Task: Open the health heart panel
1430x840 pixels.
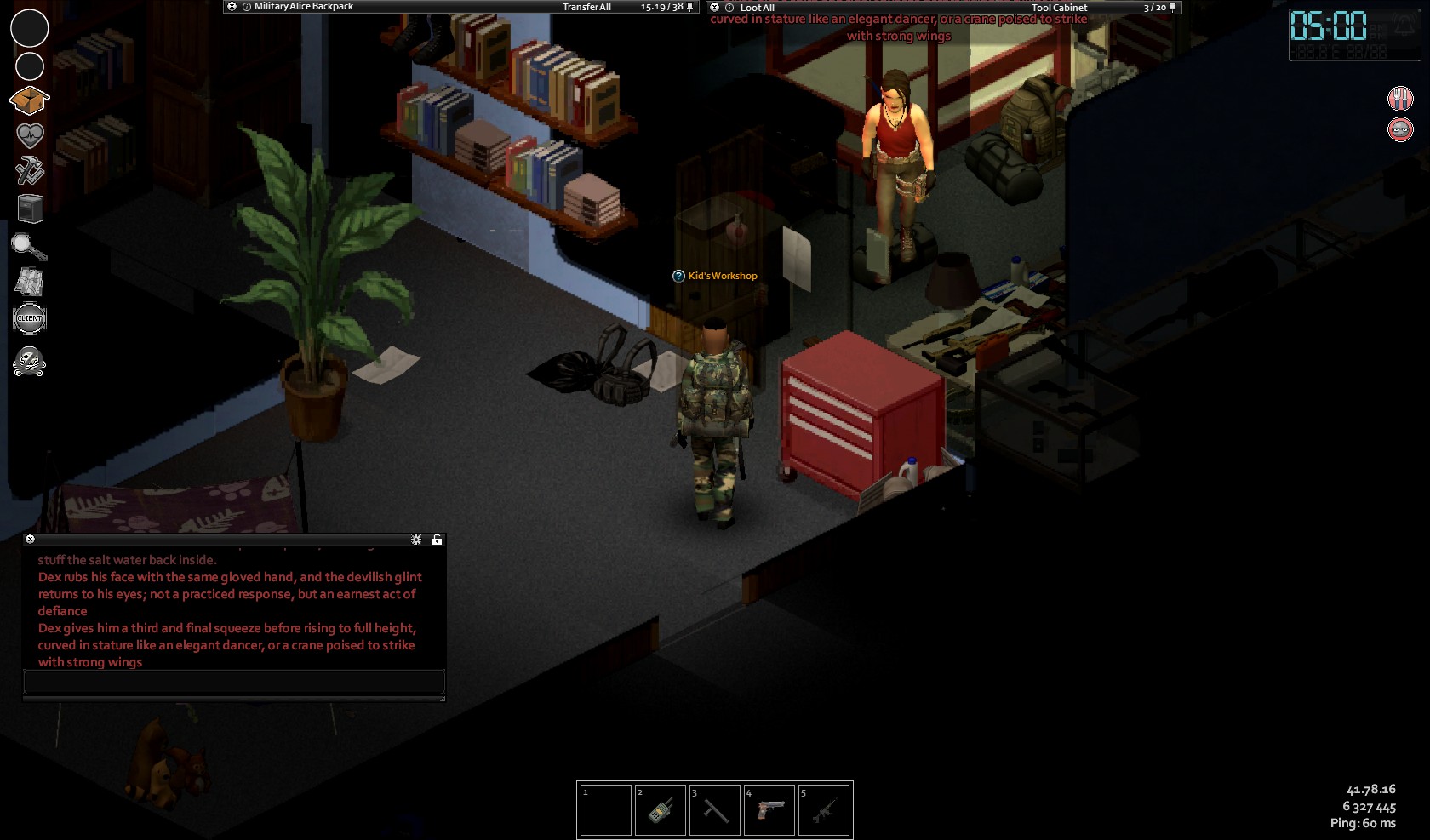Action: point(30,136)
